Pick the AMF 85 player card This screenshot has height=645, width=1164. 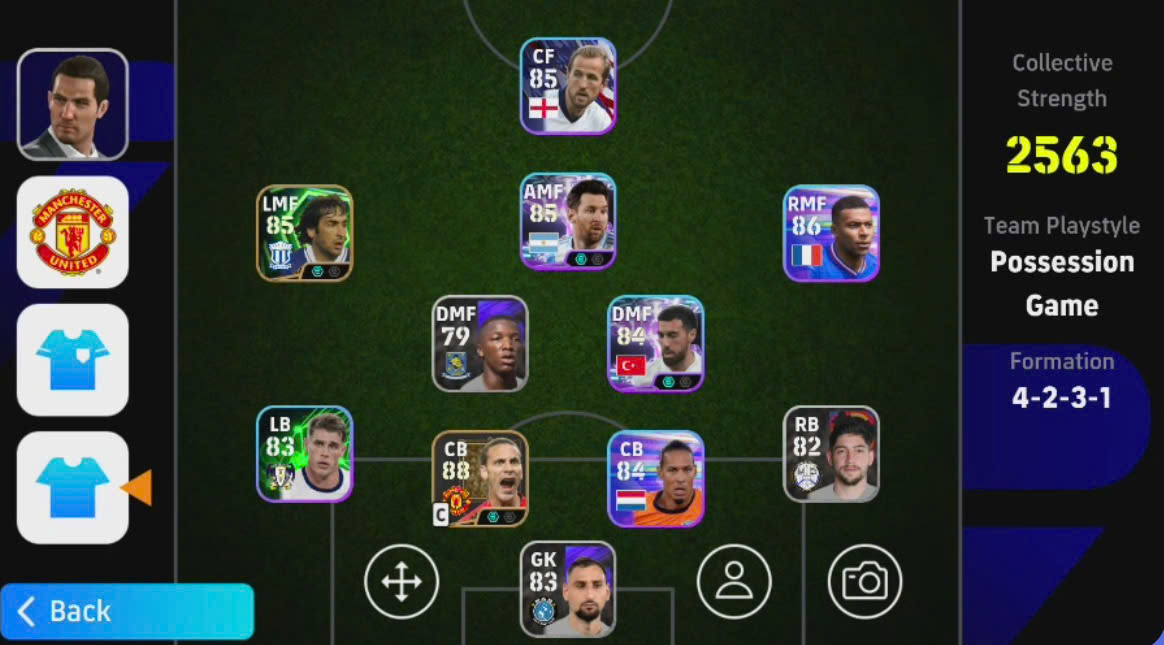click(x=568, y=221)
